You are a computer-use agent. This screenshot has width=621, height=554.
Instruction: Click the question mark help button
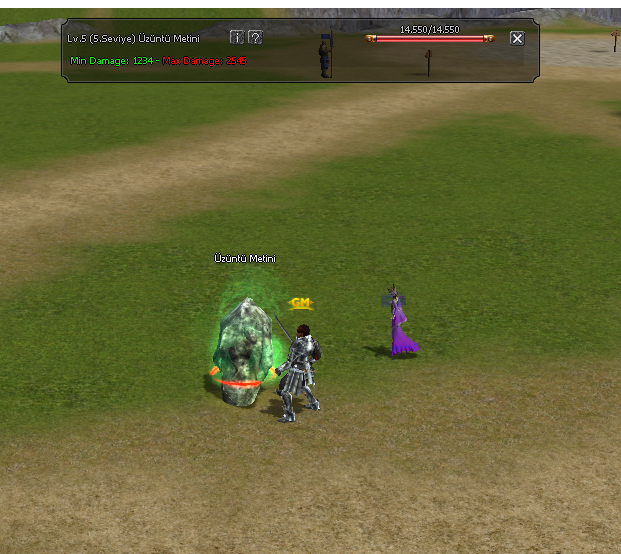point(255,37)
